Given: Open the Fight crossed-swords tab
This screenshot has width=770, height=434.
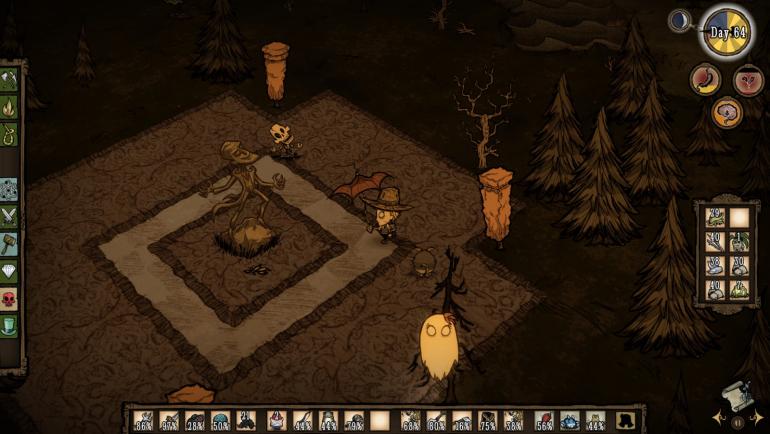Looking at the screenshot, I should tap(9, 216).
